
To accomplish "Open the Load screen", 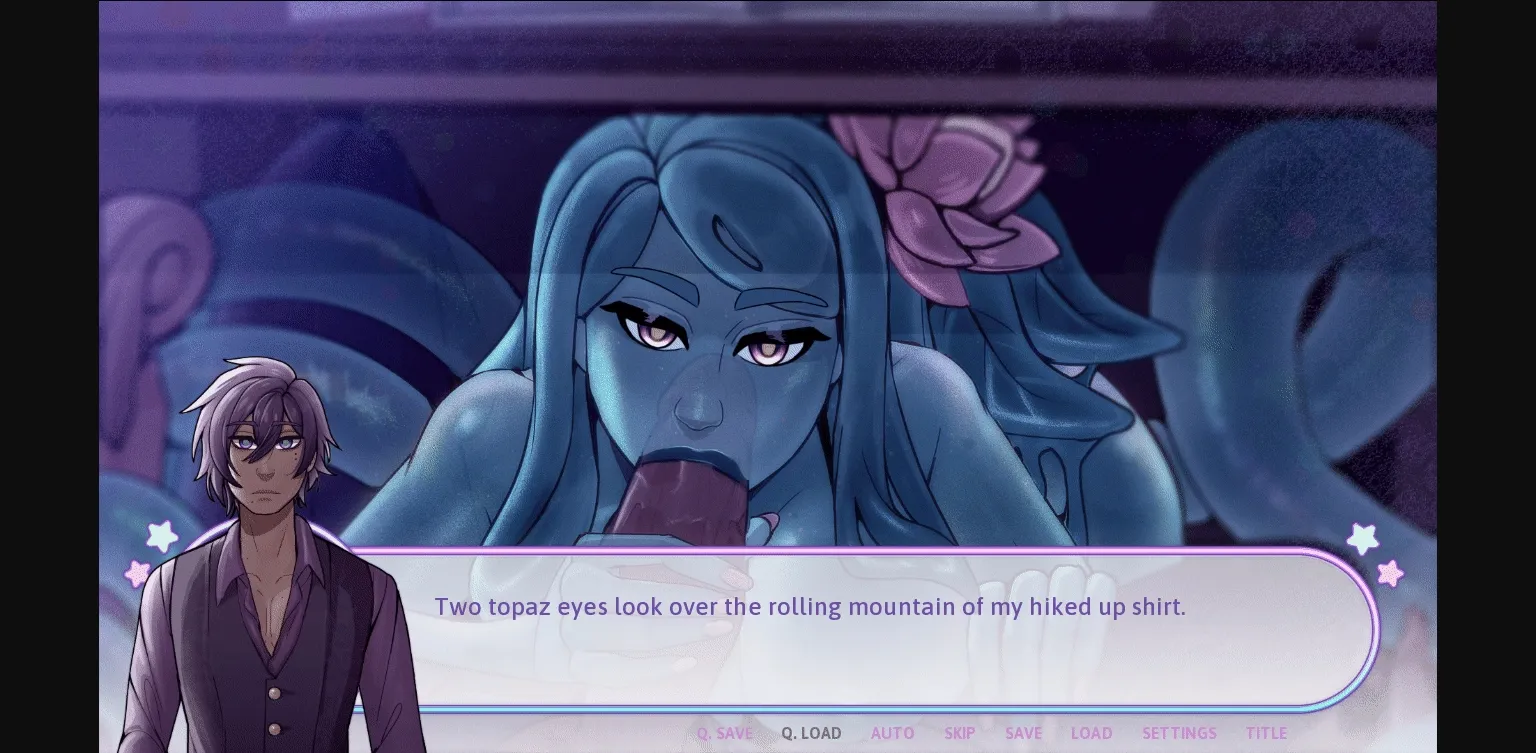I will pos(1091,733).
